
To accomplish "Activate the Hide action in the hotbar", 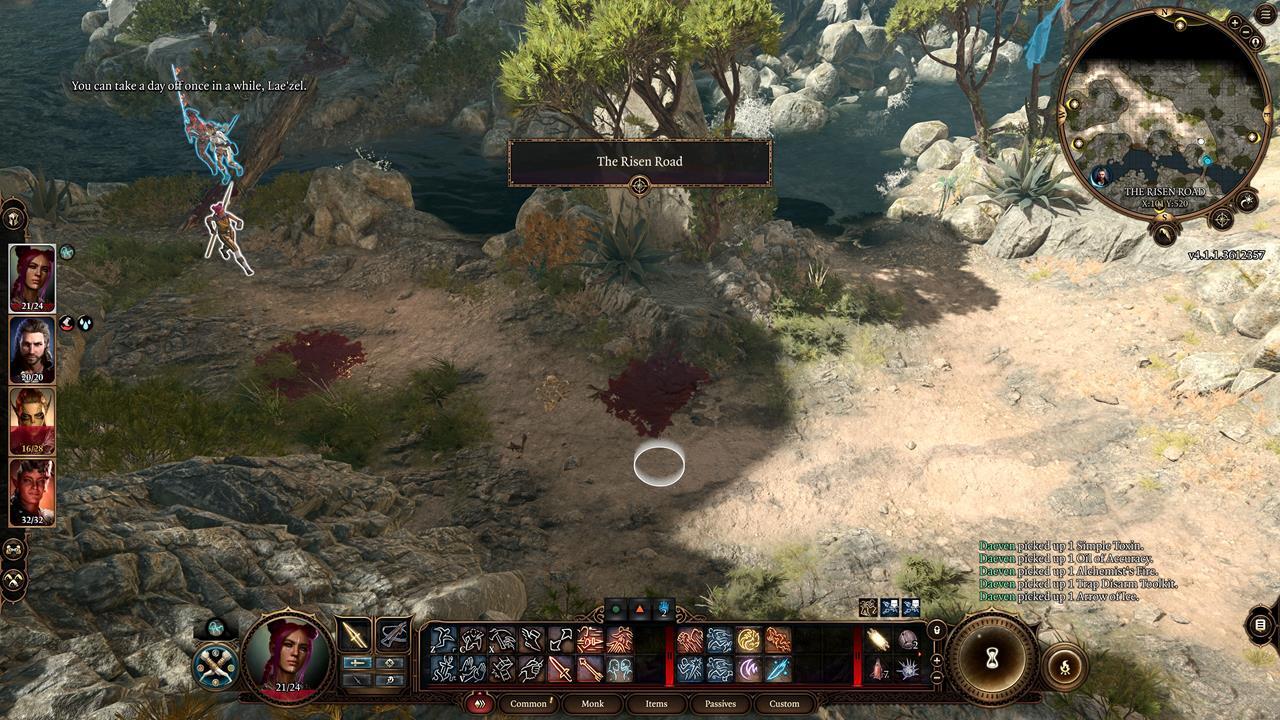I will 474,639.
